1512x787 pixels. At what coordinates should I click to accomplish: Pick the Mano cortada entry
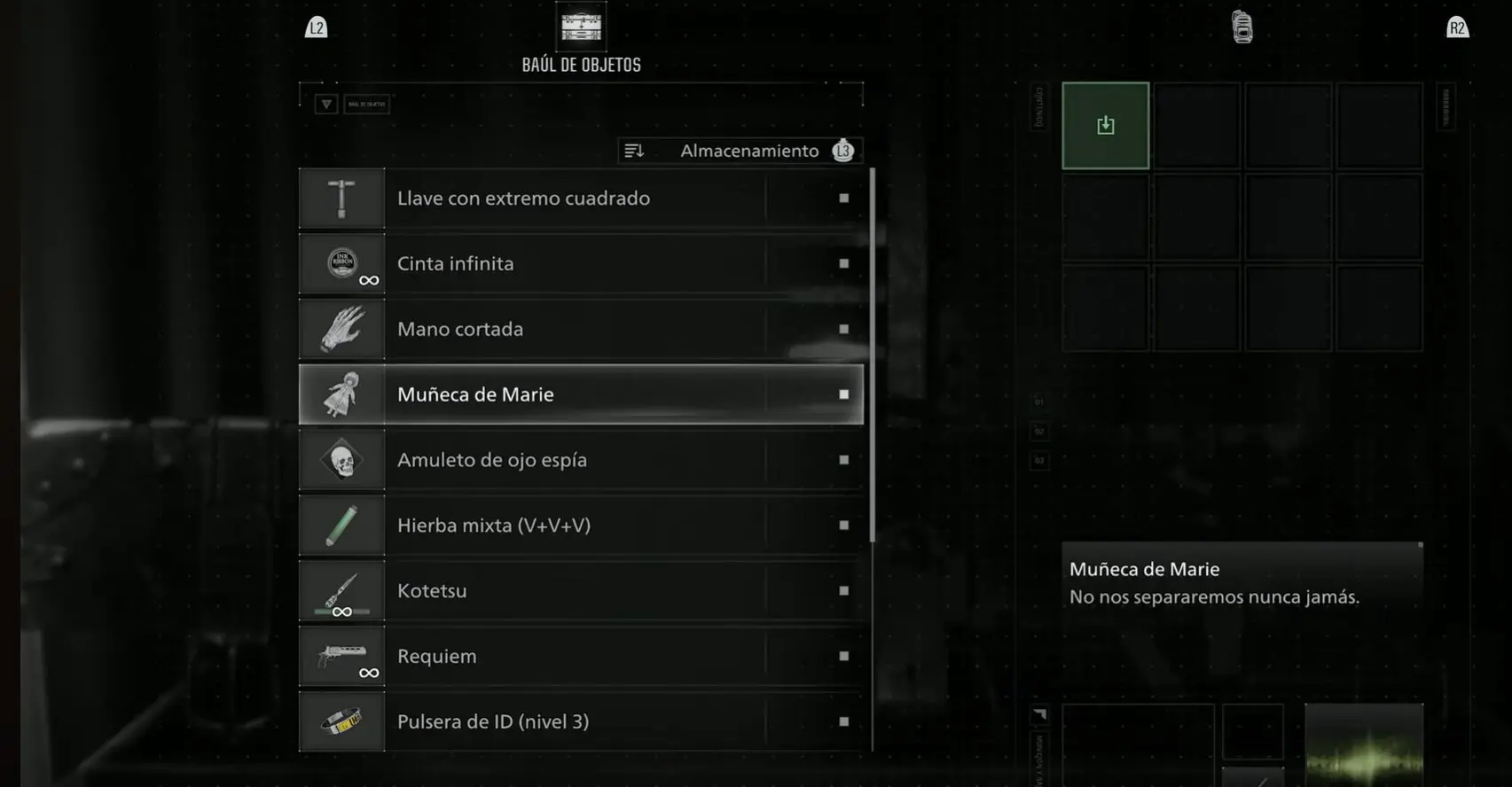point(581,330)
